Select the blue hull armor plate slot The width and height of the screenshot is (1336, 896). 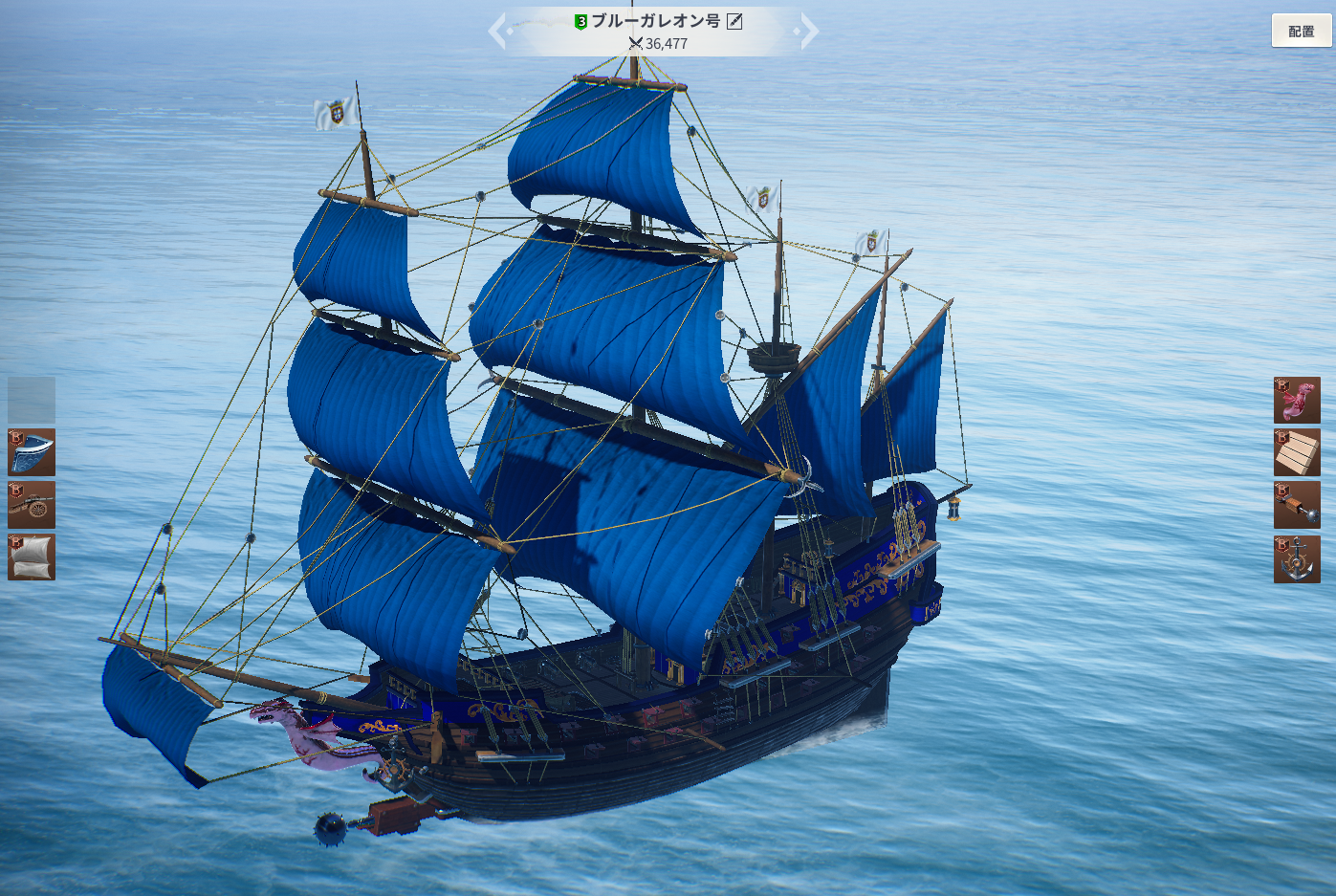(x=32, y=452)
